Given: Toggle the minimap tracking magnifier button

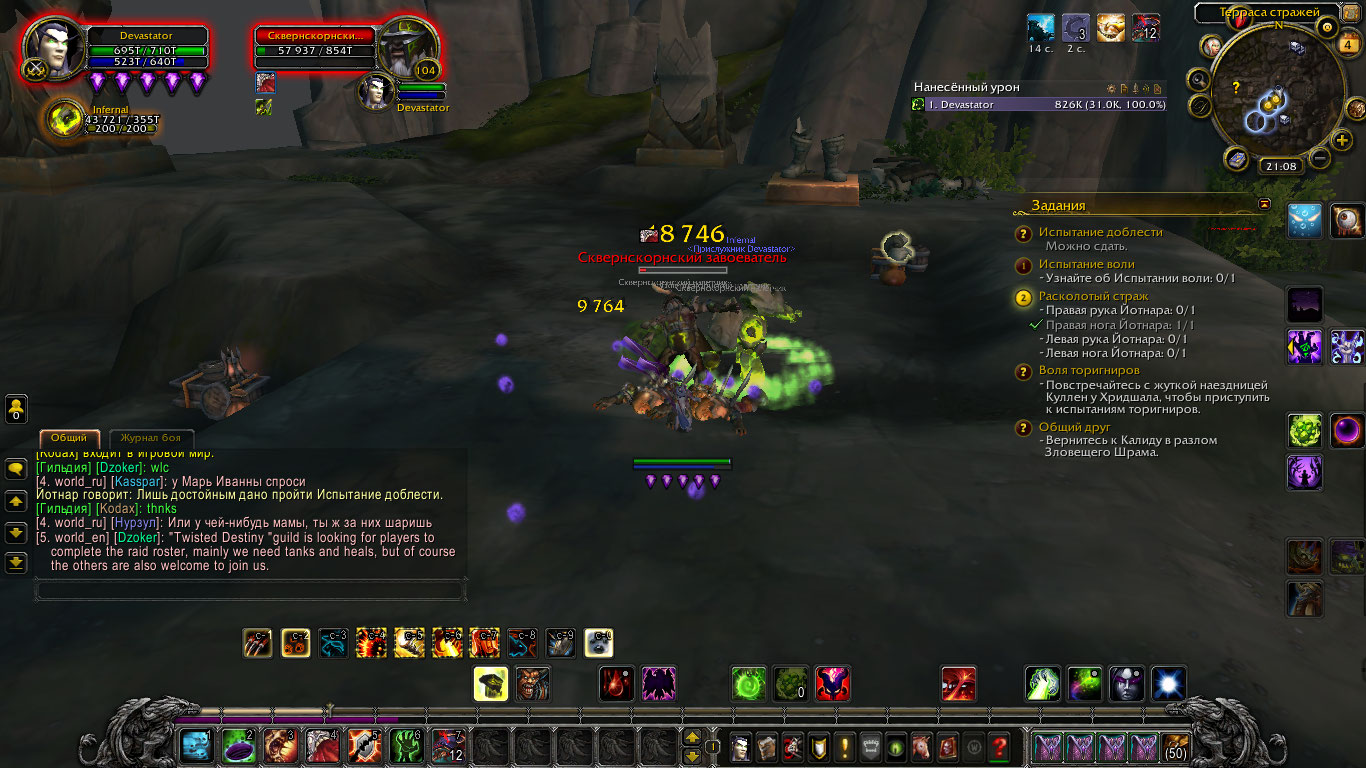Looking at the screenshot, I should (x=1199, y=78).
